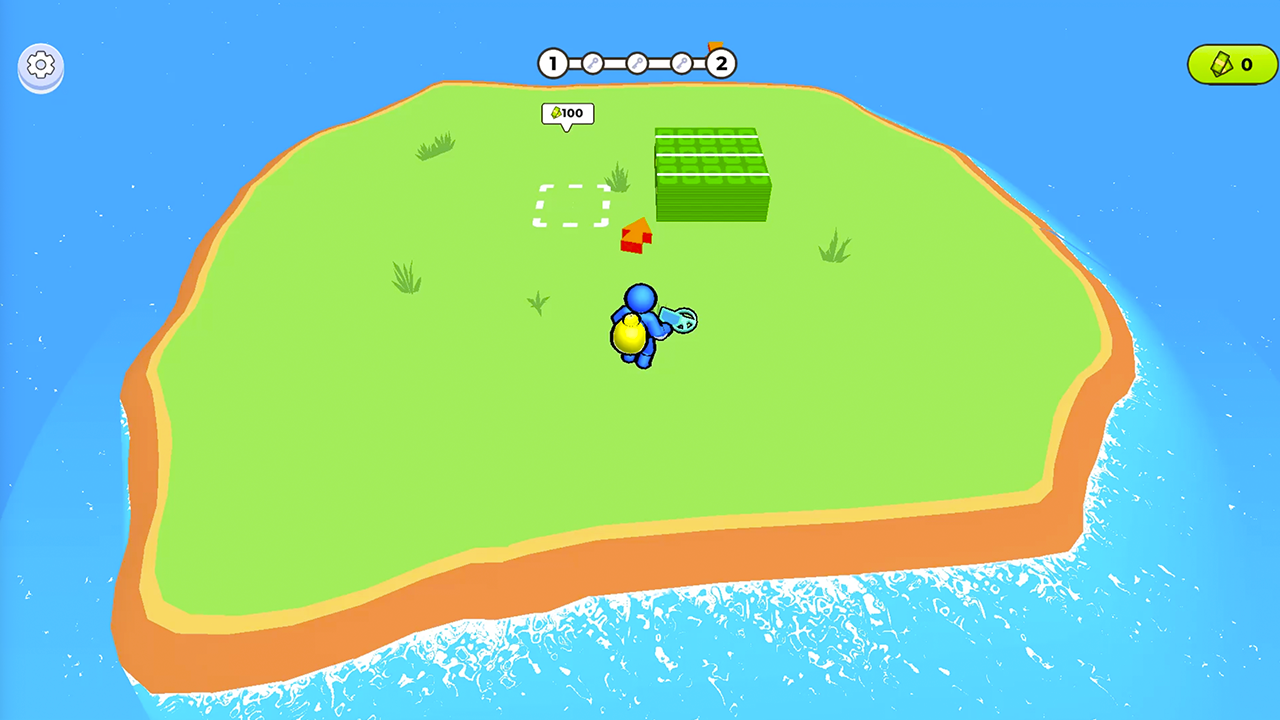Tap the blue player character

(x=643, y=320)
